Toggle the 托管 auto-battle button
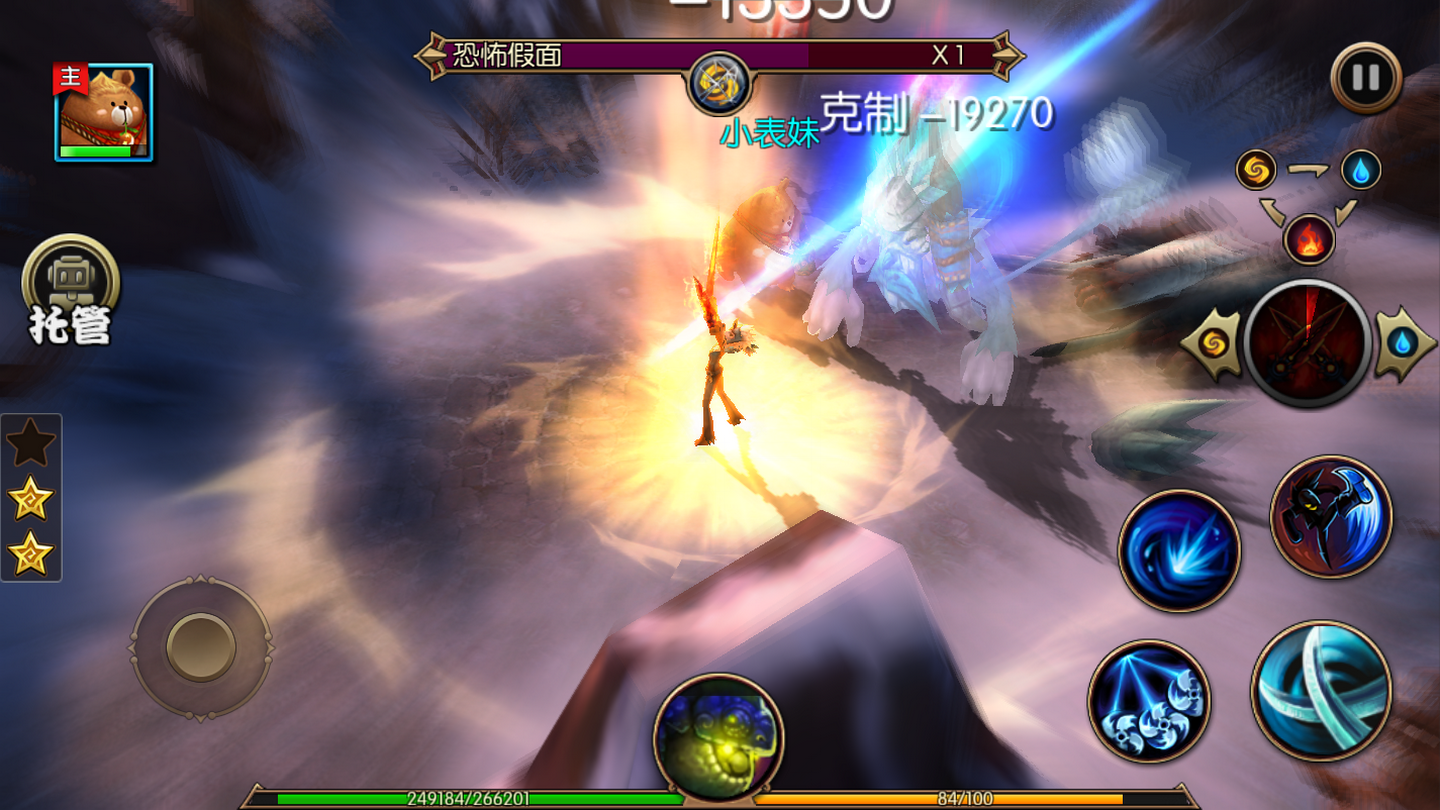 70,291
